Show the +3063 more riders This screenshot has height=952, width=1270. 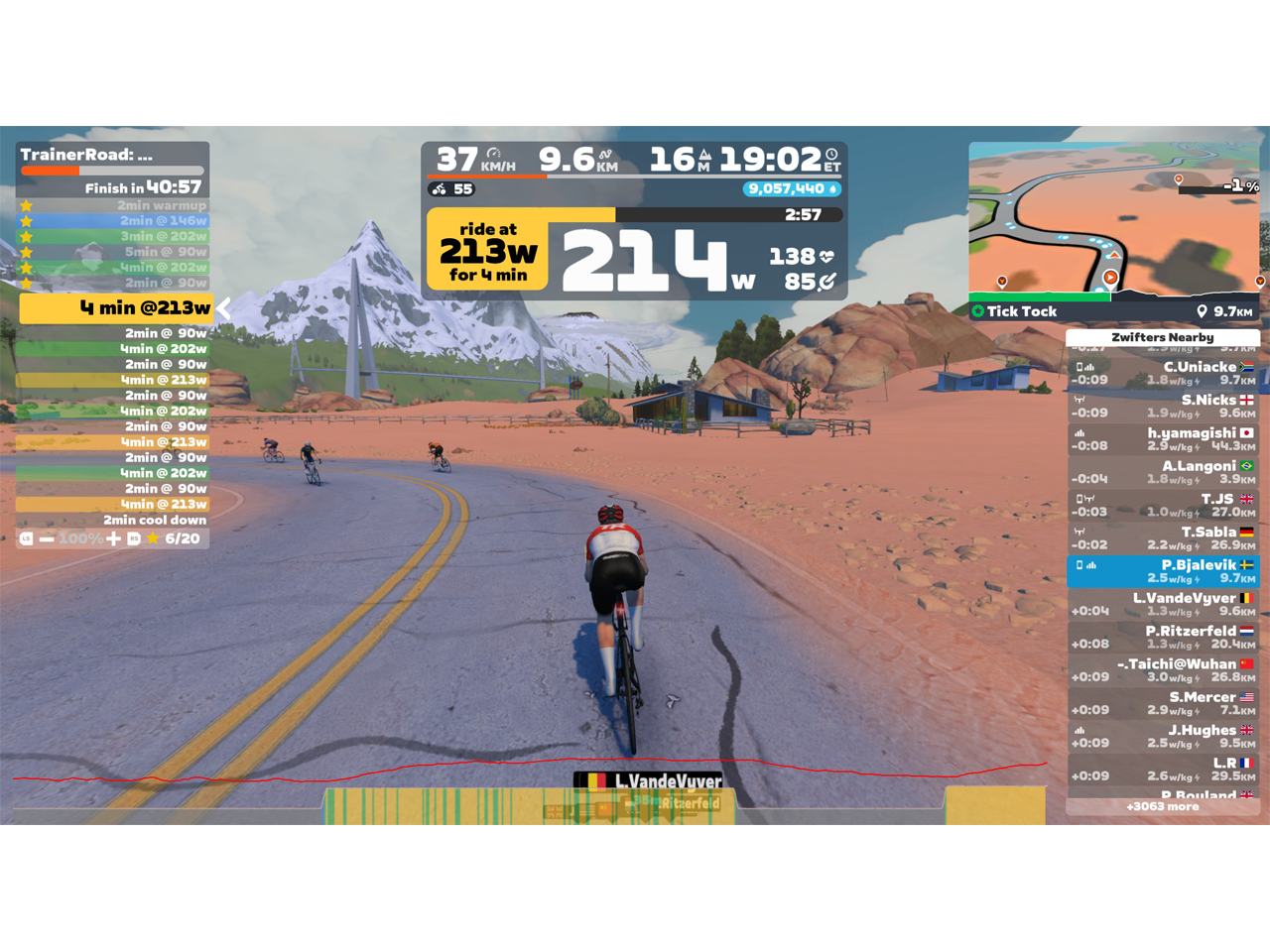[x=1163, y=807]
